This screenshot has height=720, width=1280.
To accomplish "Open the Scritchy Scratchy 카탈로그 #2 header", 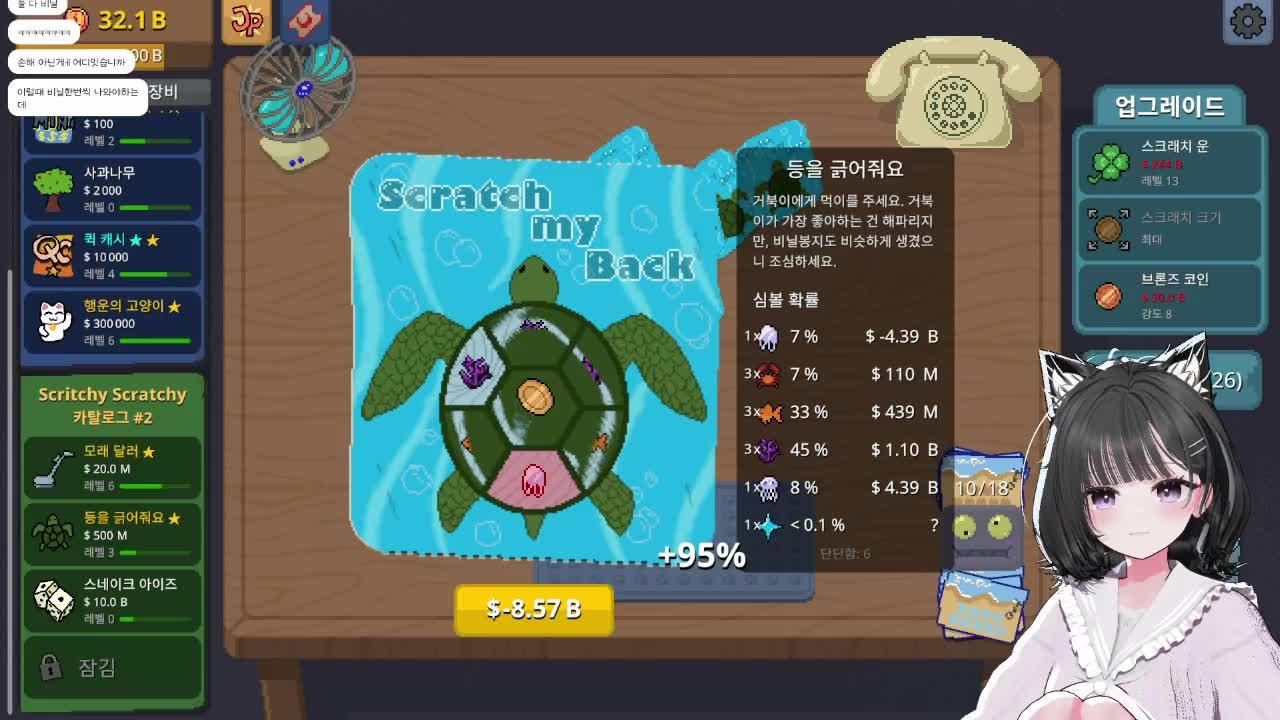I will point(110,404).
